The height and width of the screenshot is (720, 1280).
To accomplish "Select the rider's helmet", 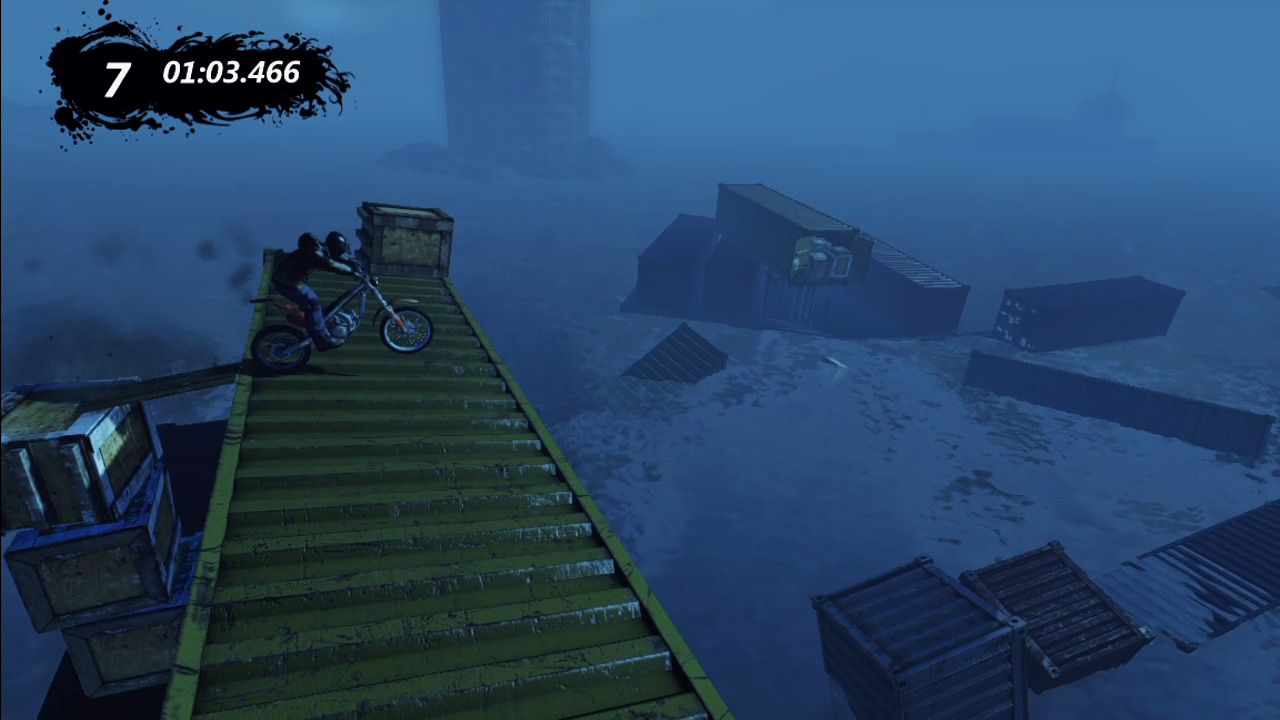I will click(x=337, y=243).
